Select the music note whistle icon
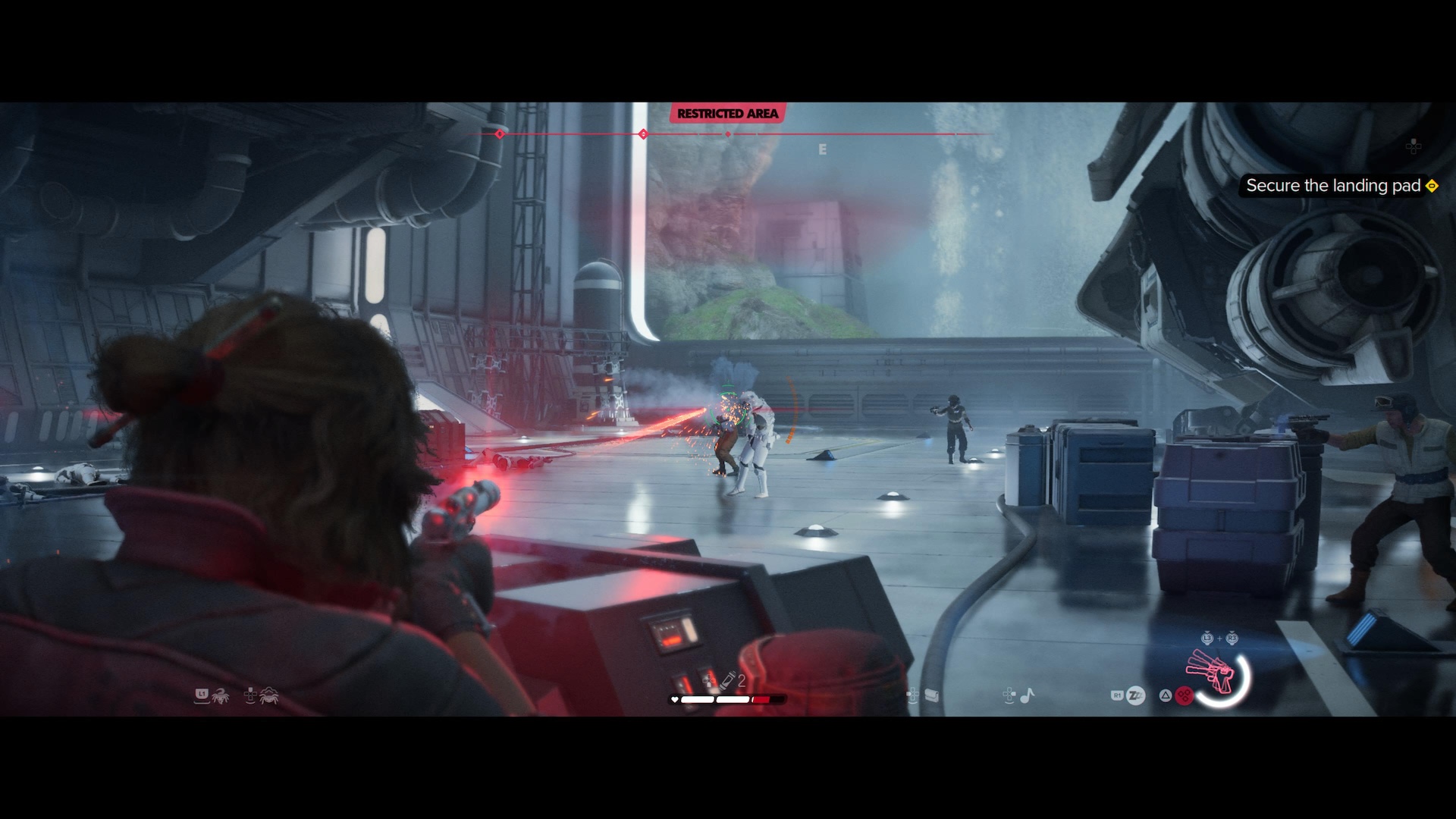Viewport: 1456px width, 819px height. tap(1028, 695)
